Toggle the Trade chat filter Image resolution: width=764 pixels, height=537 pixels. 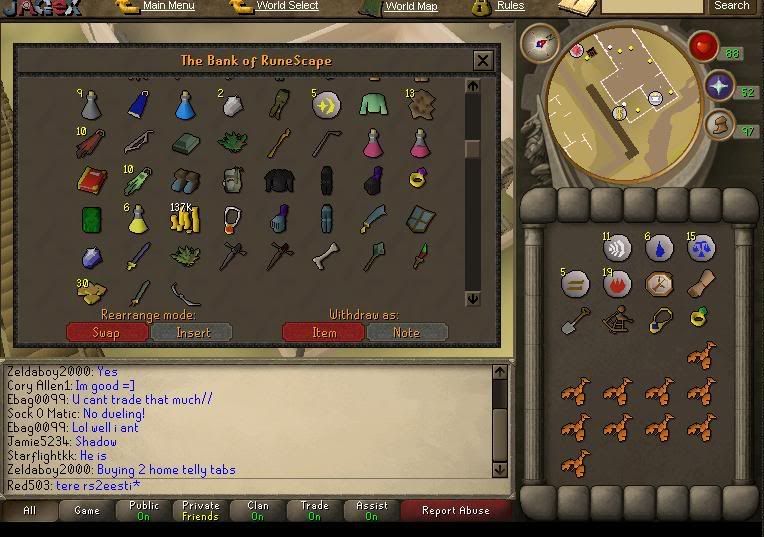pos(314,510)
